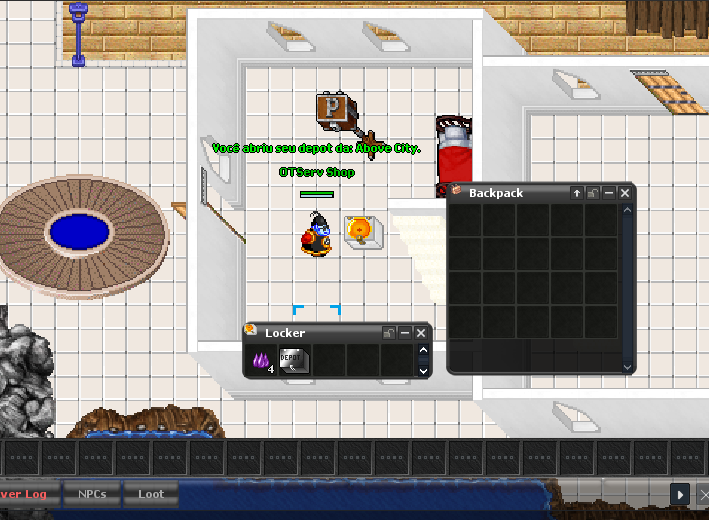709x520 pixels.
Task: Click the Locker scroll up arrow
Action: [x=423, y=351]
